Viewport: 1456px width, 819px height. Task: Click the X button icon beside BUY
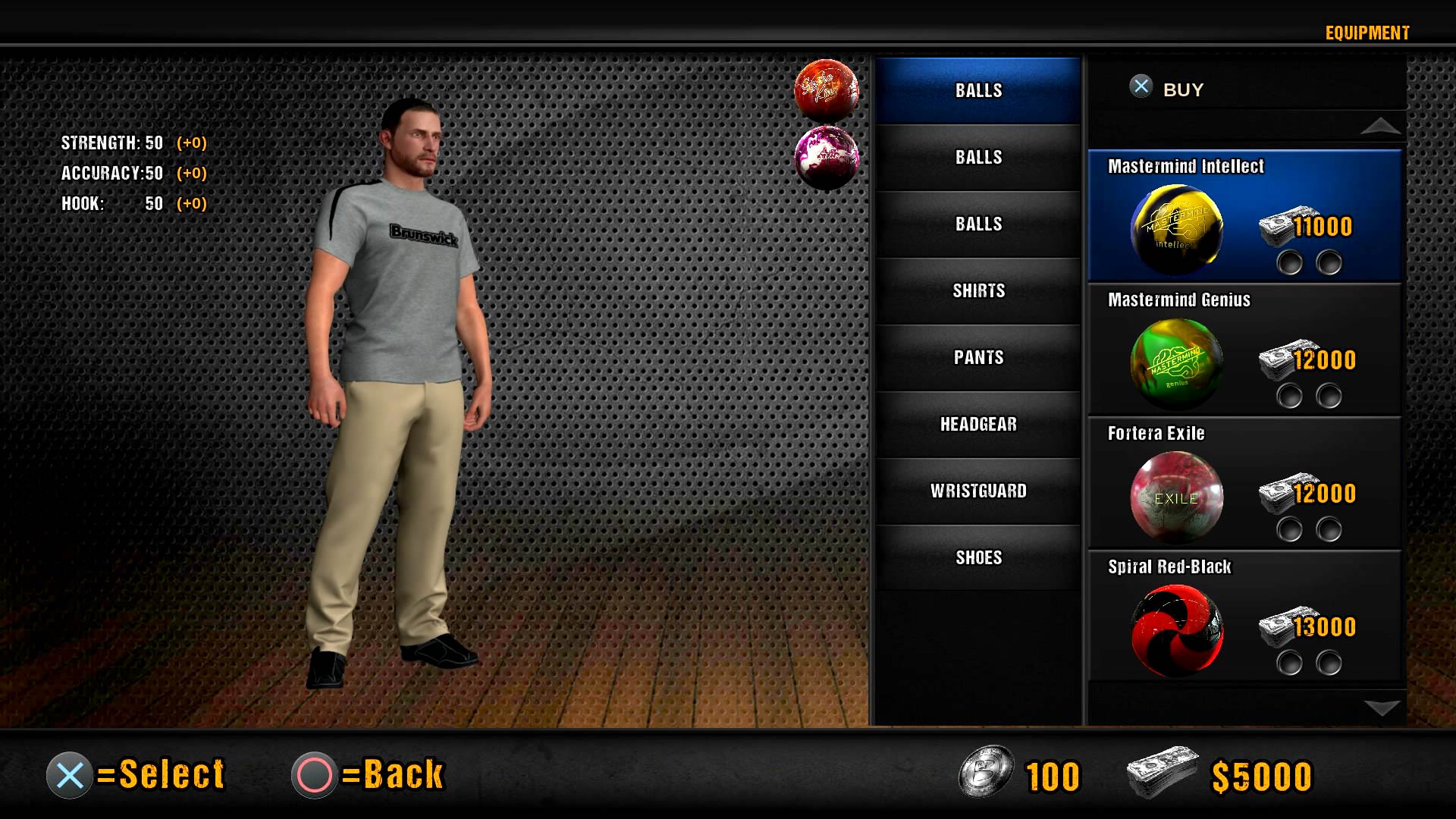click(x=1139, y=87)
